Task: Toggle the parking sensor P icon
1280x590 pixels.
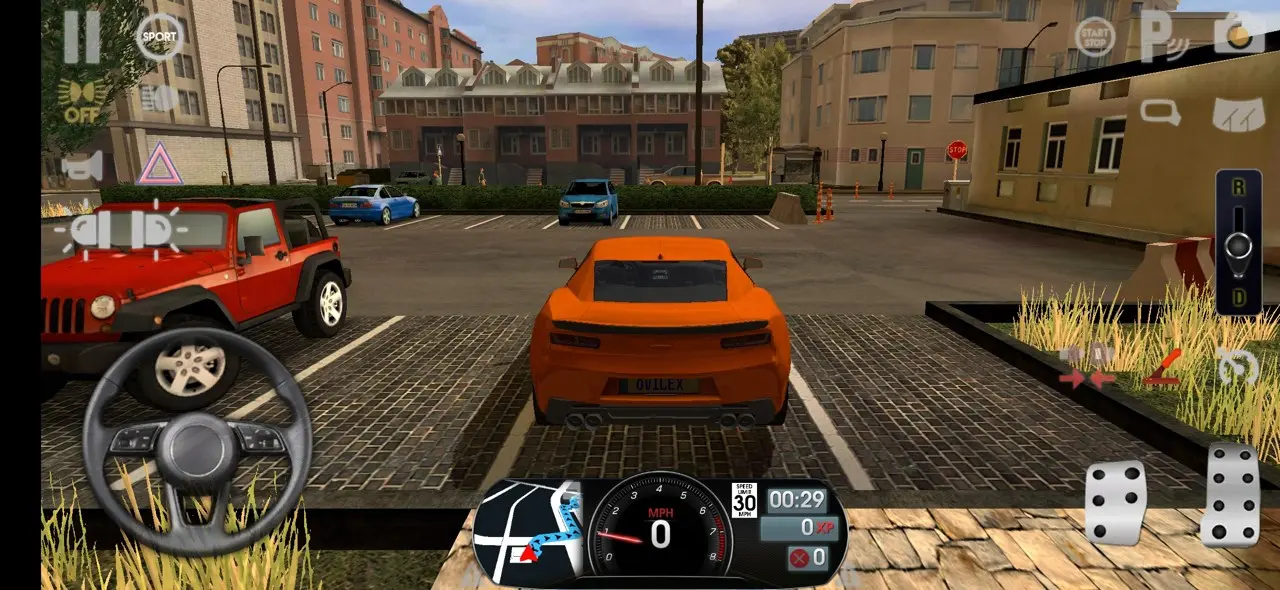Action: tap(1164, 37)
